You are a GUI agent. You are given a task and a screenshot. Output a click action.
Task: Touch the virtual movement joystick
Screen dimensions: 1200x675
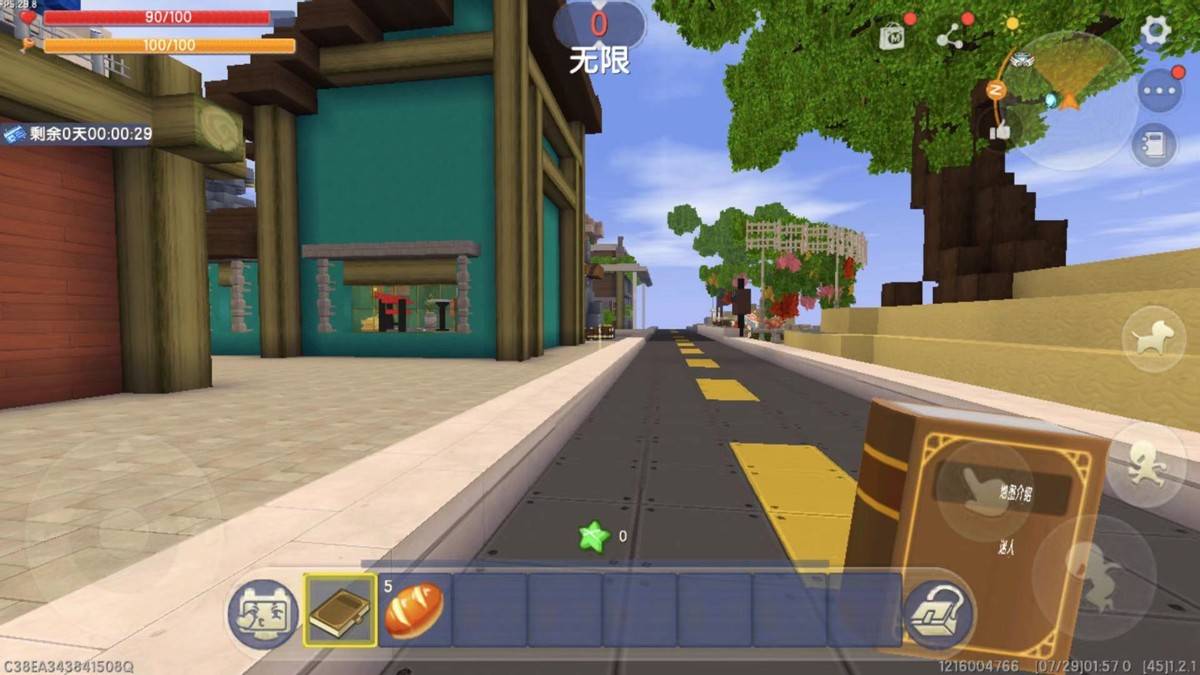tap(122, 522)
